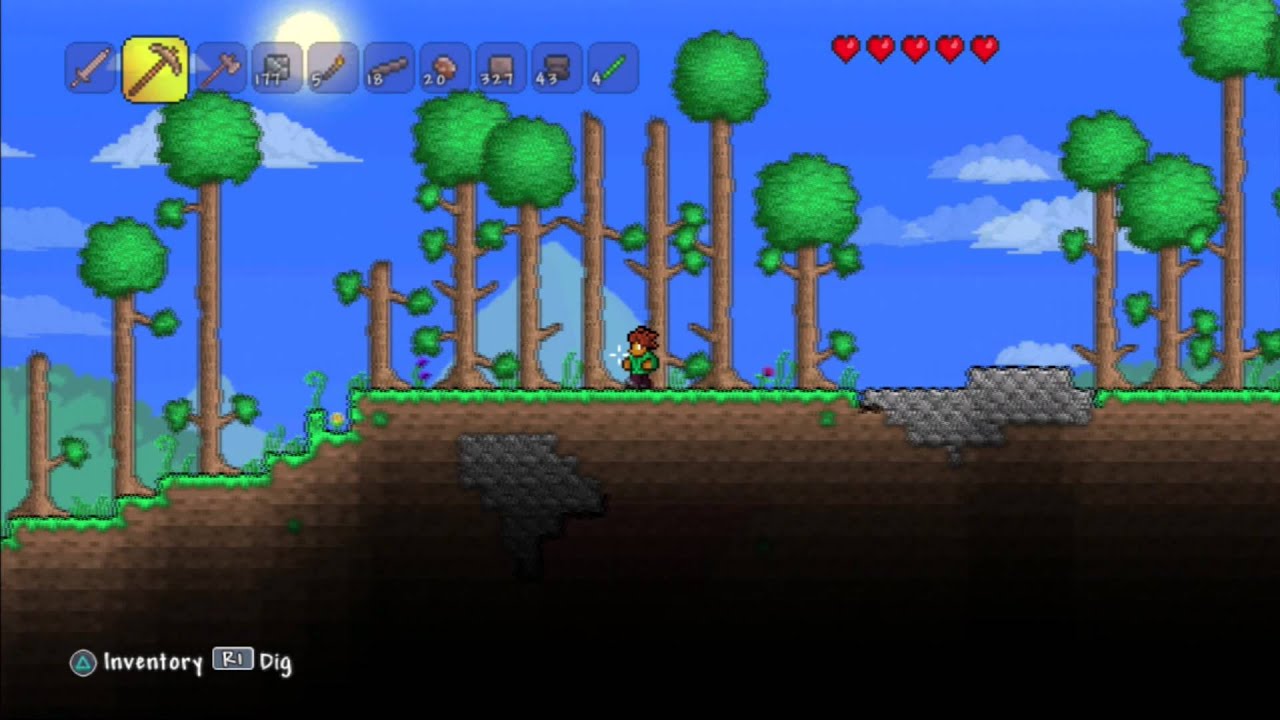Pick the mushroom stack of 20
The image size is (1280, 720).
[445, 69]
